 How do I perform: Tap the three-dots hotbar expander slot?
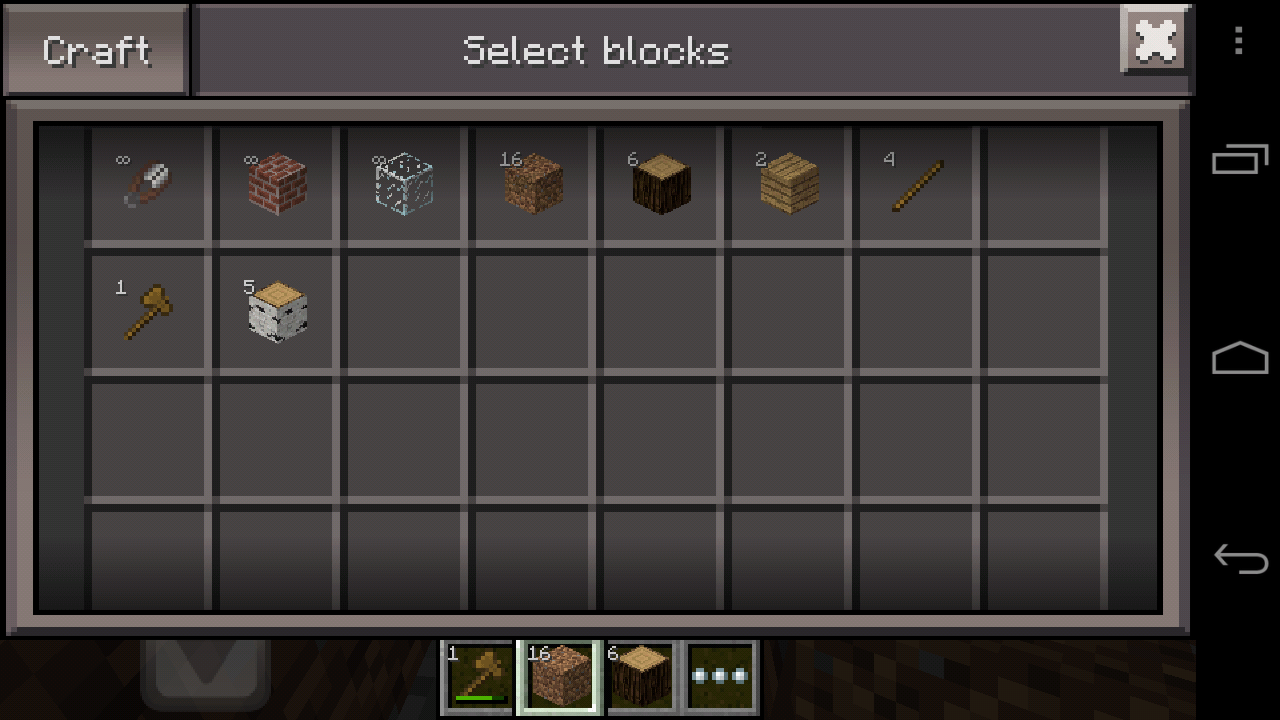coord(719,676)
